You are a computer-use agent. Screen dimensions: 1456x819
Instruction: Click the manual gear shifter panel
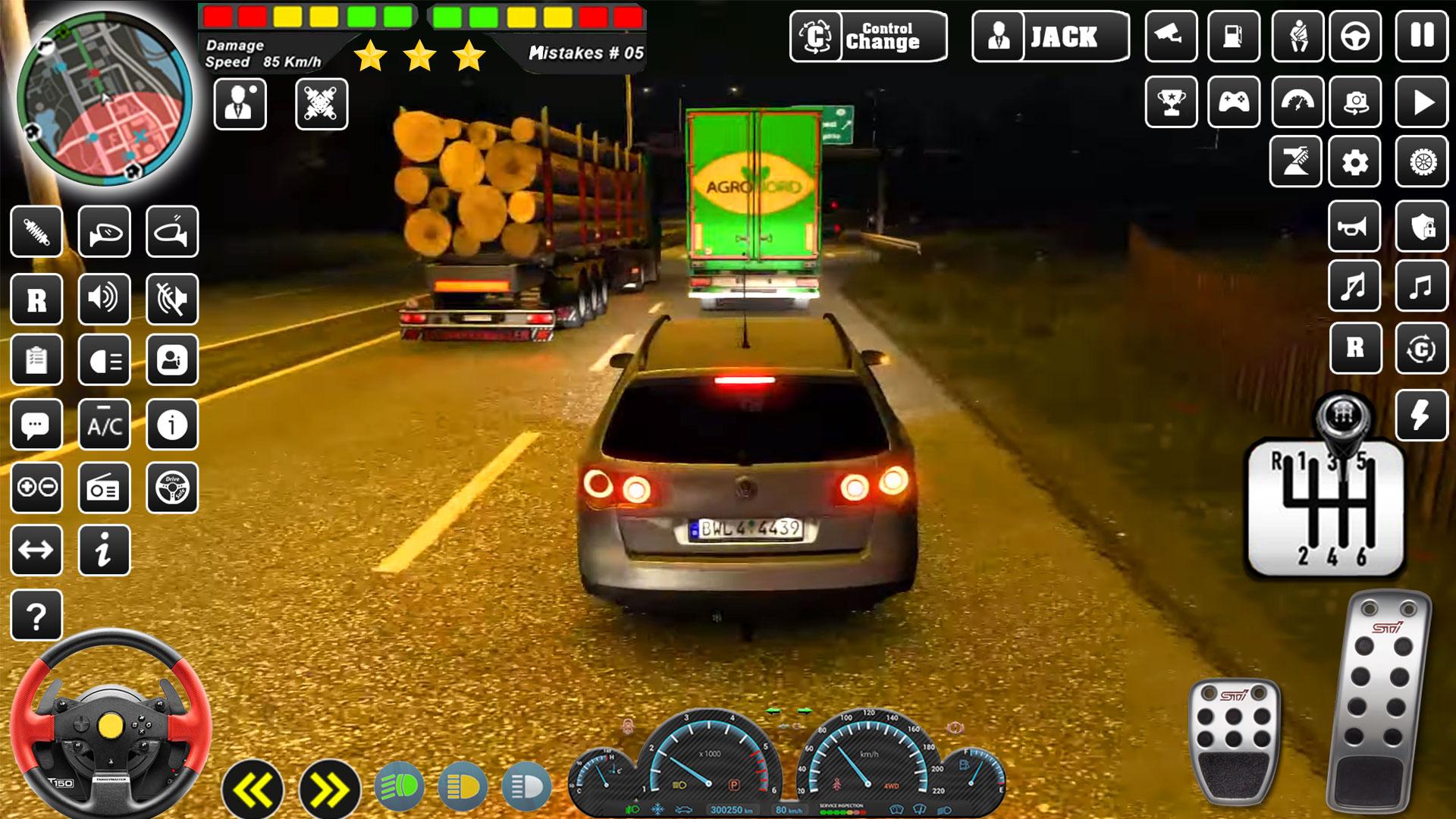1325,507
